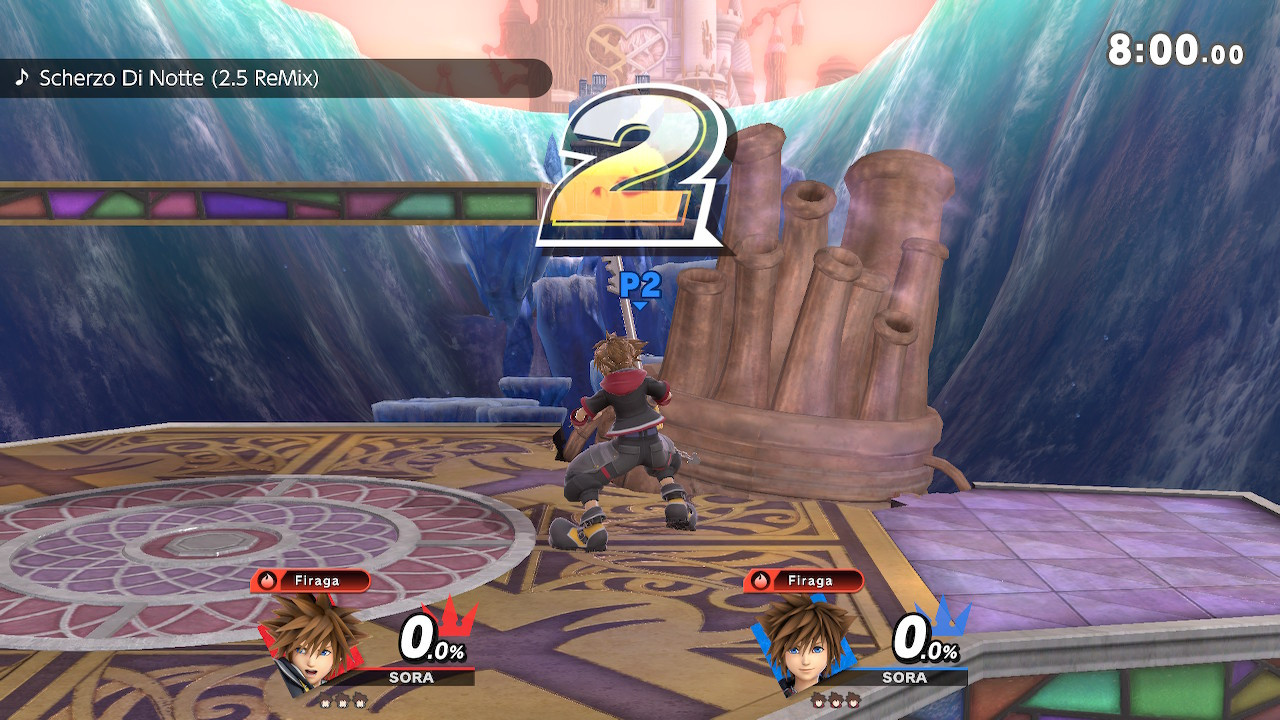The height and width of the screenshot is (720, 1280).
Task: Select the red Firaga flame icon
Action: (267, 581)
